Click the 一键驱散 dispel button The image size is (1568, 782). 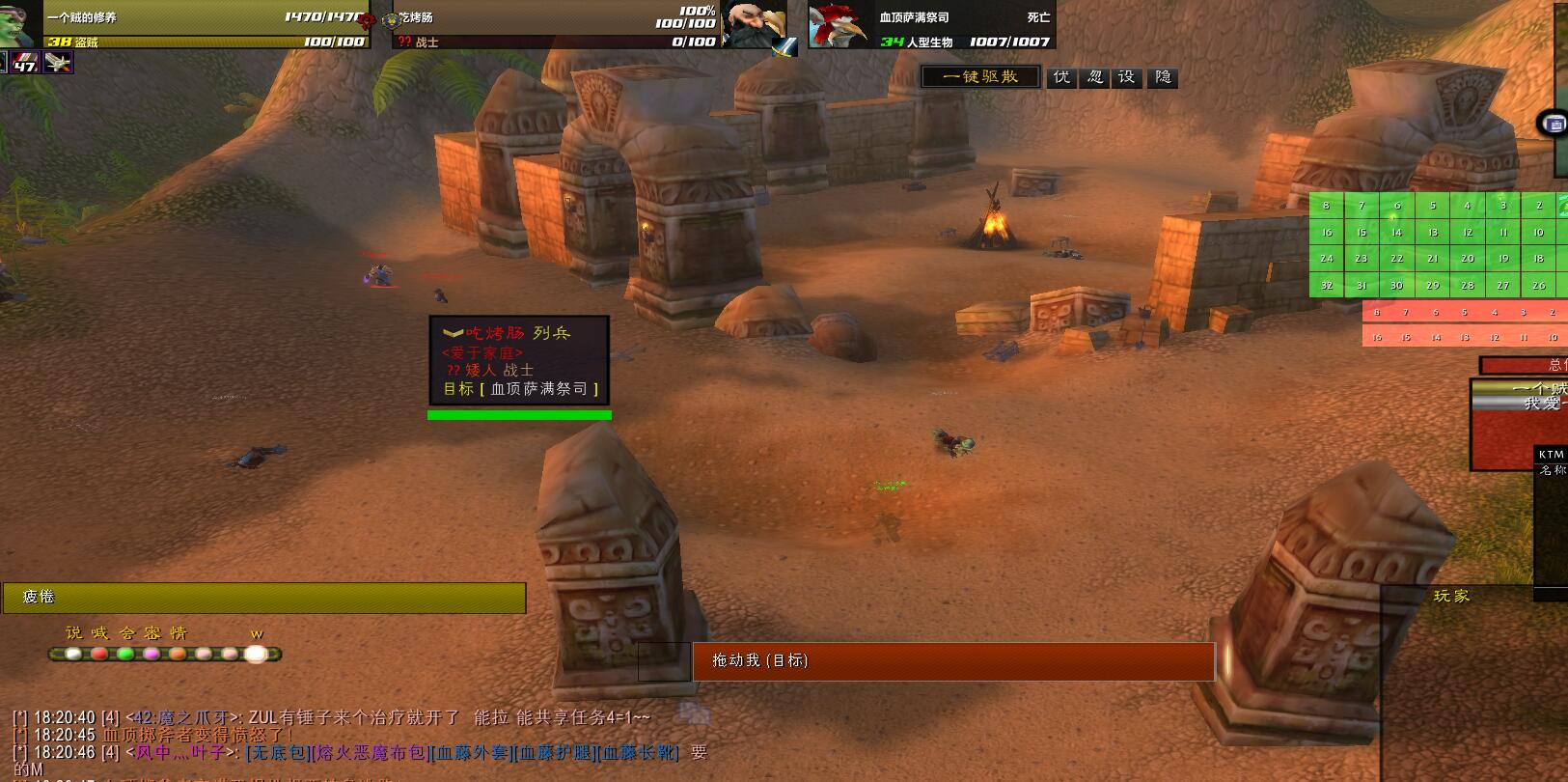980,77
